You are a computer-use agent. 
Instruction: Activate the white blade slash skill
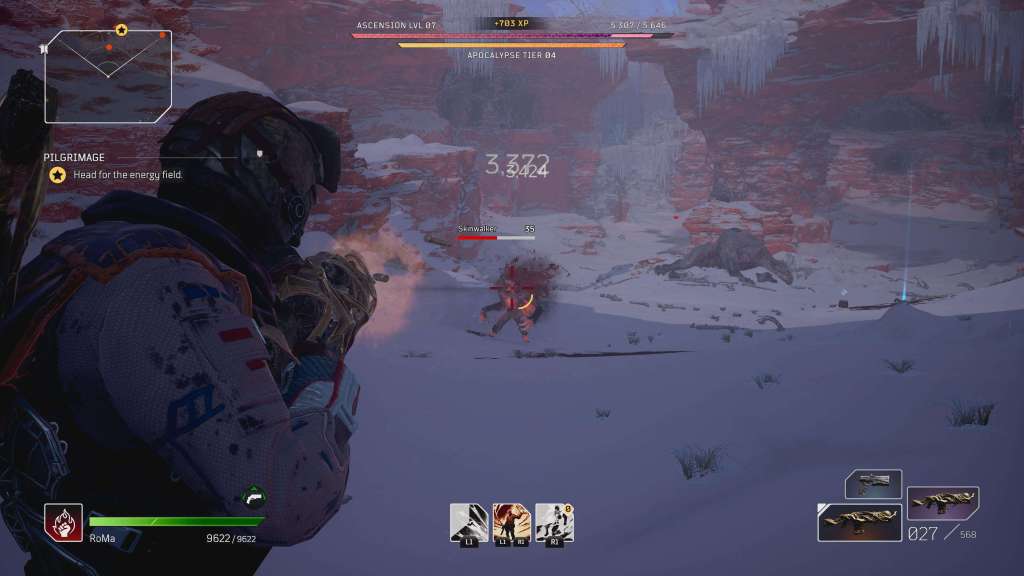point(468,522)
